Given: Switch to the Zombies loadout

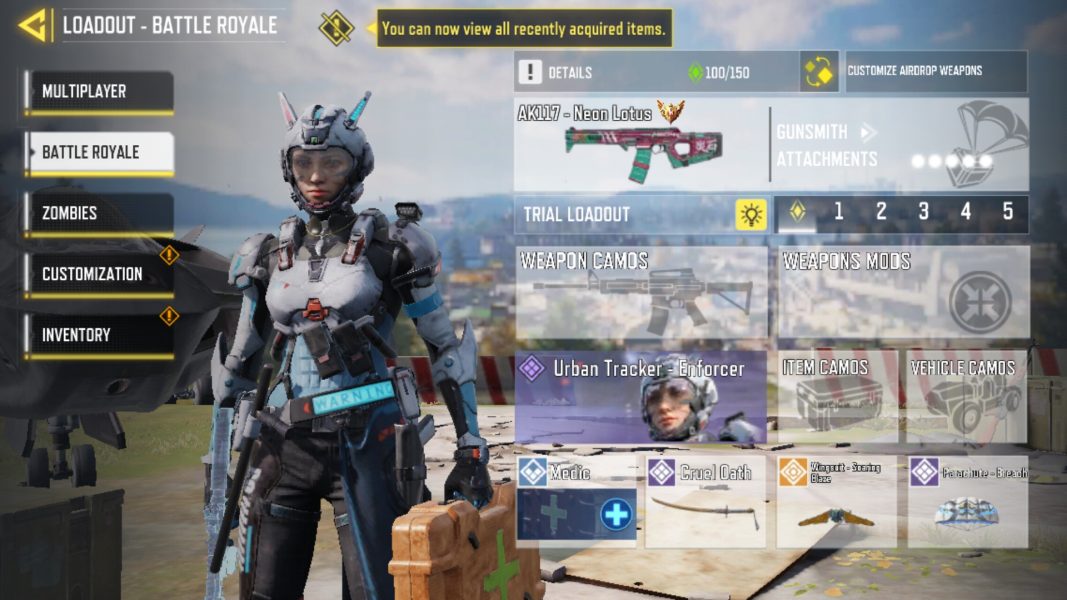Looking at the screenshot, I should pos(99,214).
